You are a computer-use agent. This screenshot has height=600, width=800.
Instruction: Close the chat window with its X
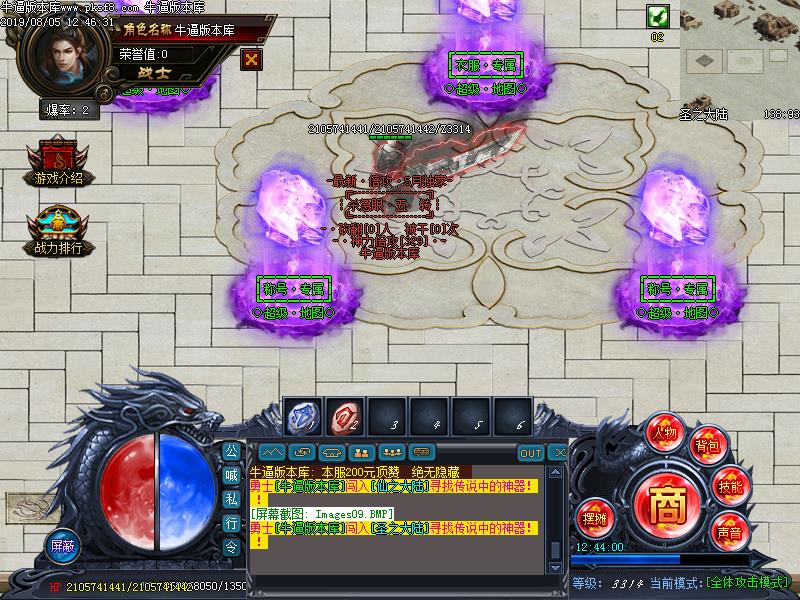[559, 453]
